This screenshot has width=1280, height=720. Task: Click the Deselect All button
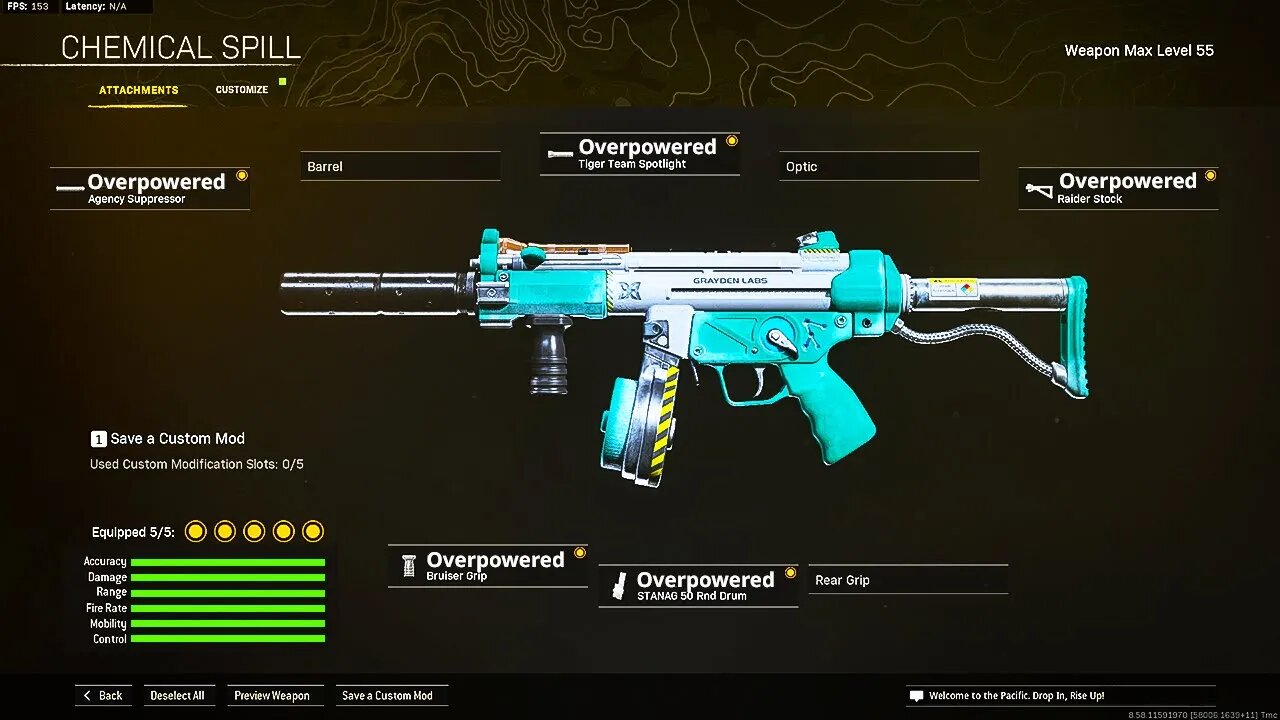tap(179, 695)
